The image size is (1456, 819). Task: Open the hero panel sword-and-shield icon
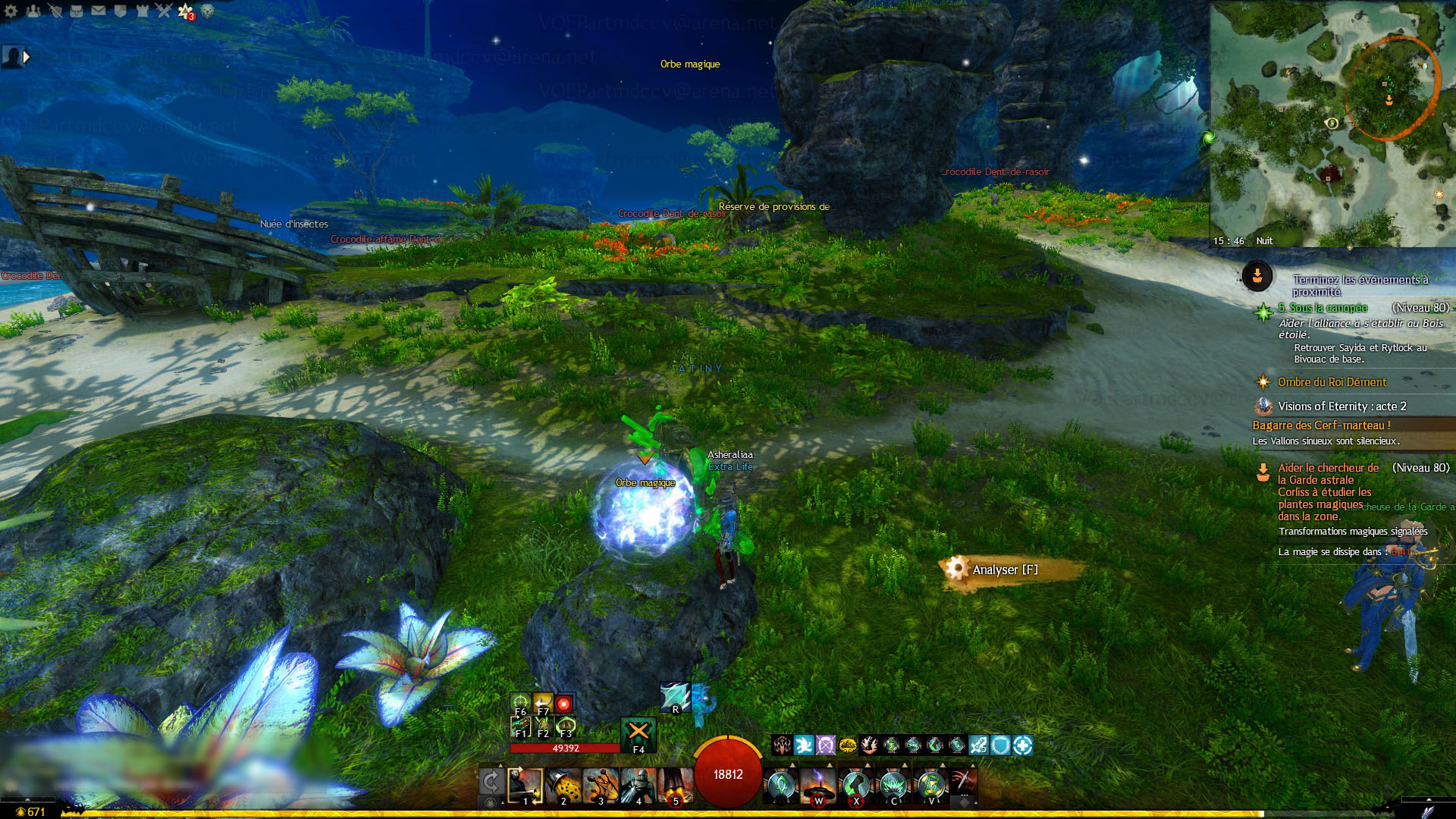[55, 11]
